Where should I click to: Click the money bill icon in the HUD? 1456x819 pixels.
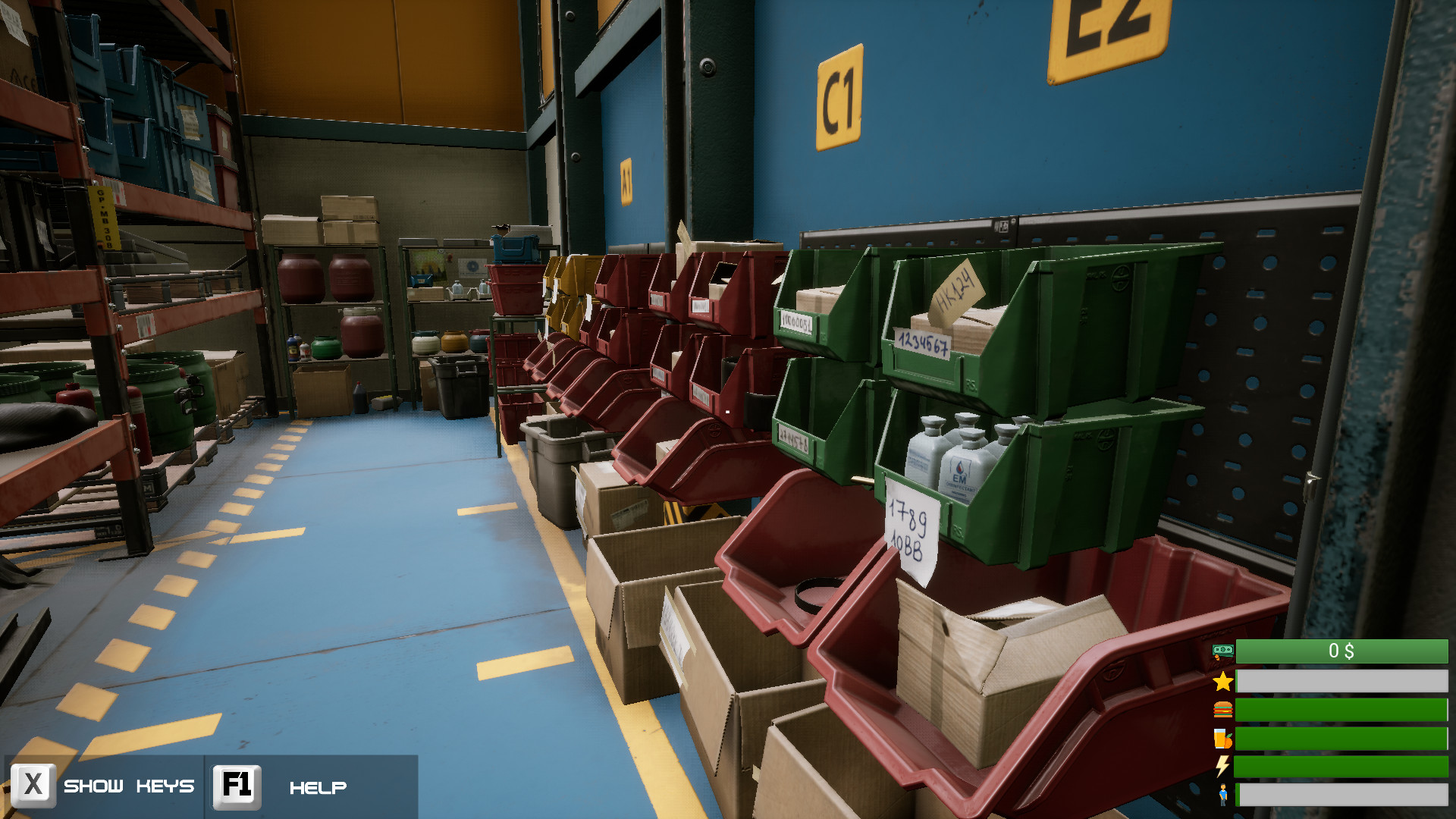pos(1222,649)
